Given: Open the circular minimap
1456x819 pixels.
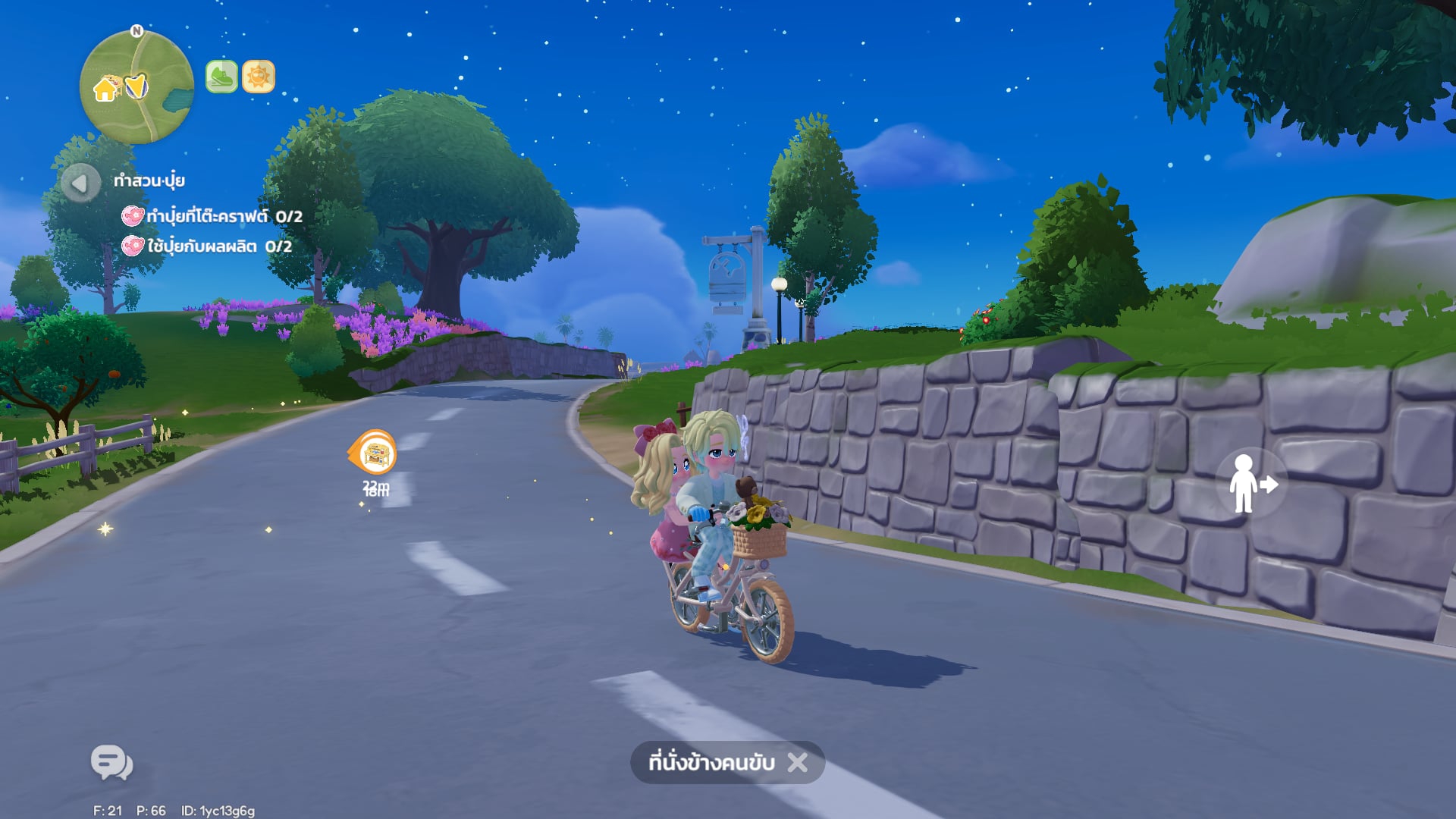Looking at the screenshot, I should tap(136, 87).
